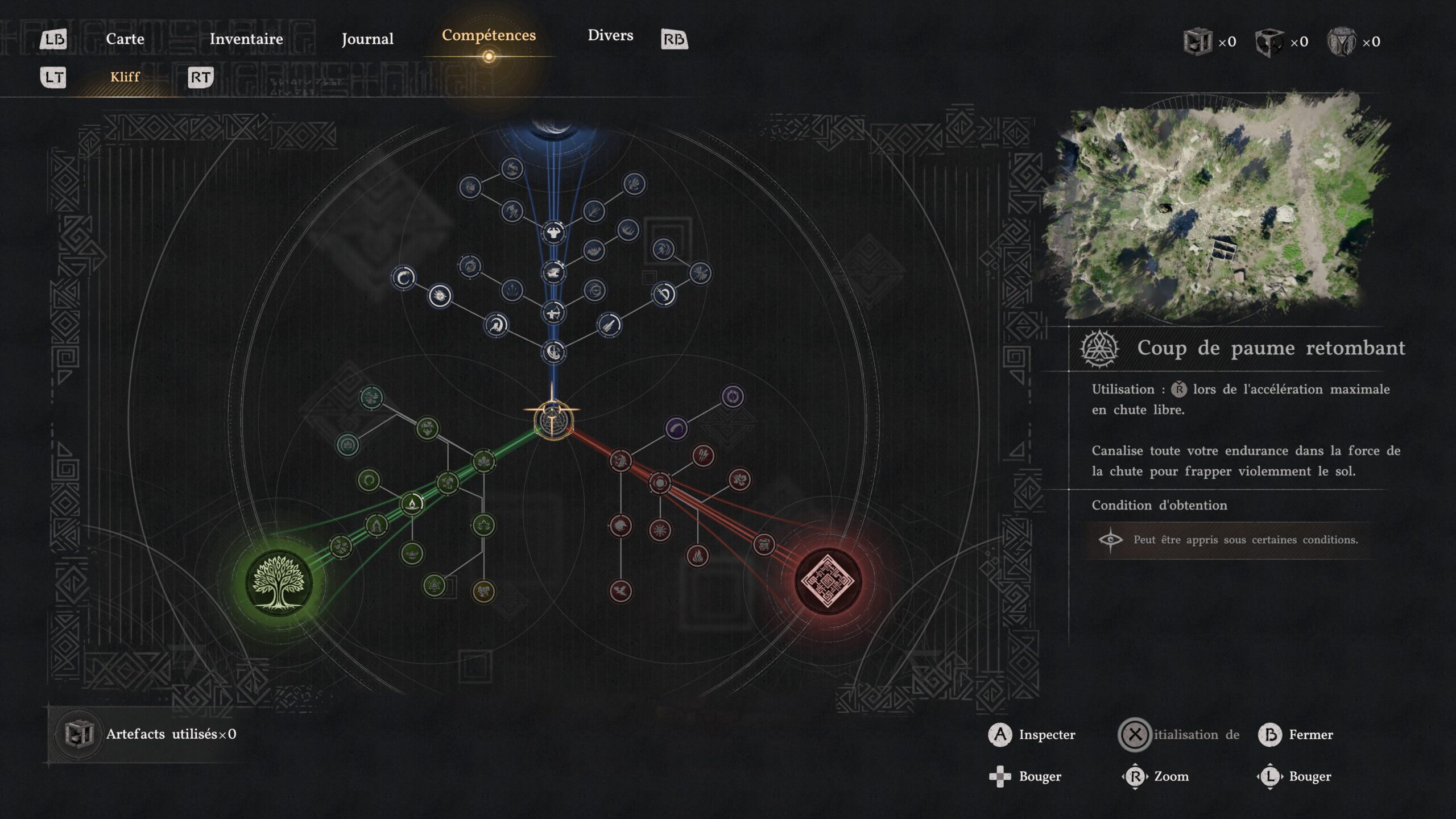
Task: Select the green tree emblem node
Action: (x=279, y=582)
